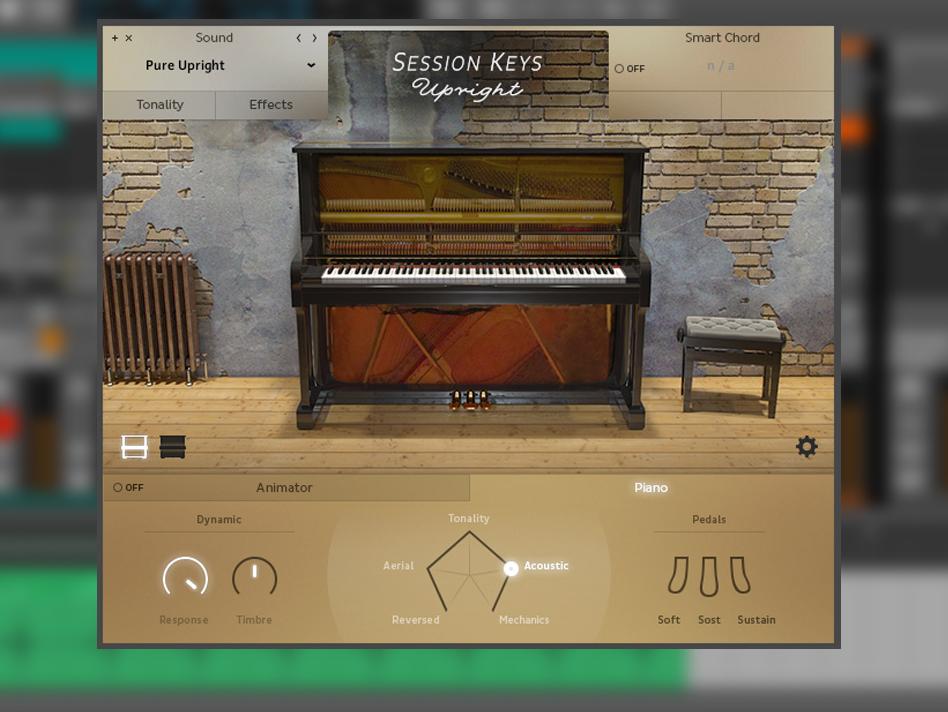Open the gear settings icon
948x712 pixels.
(x=806, y=447)
